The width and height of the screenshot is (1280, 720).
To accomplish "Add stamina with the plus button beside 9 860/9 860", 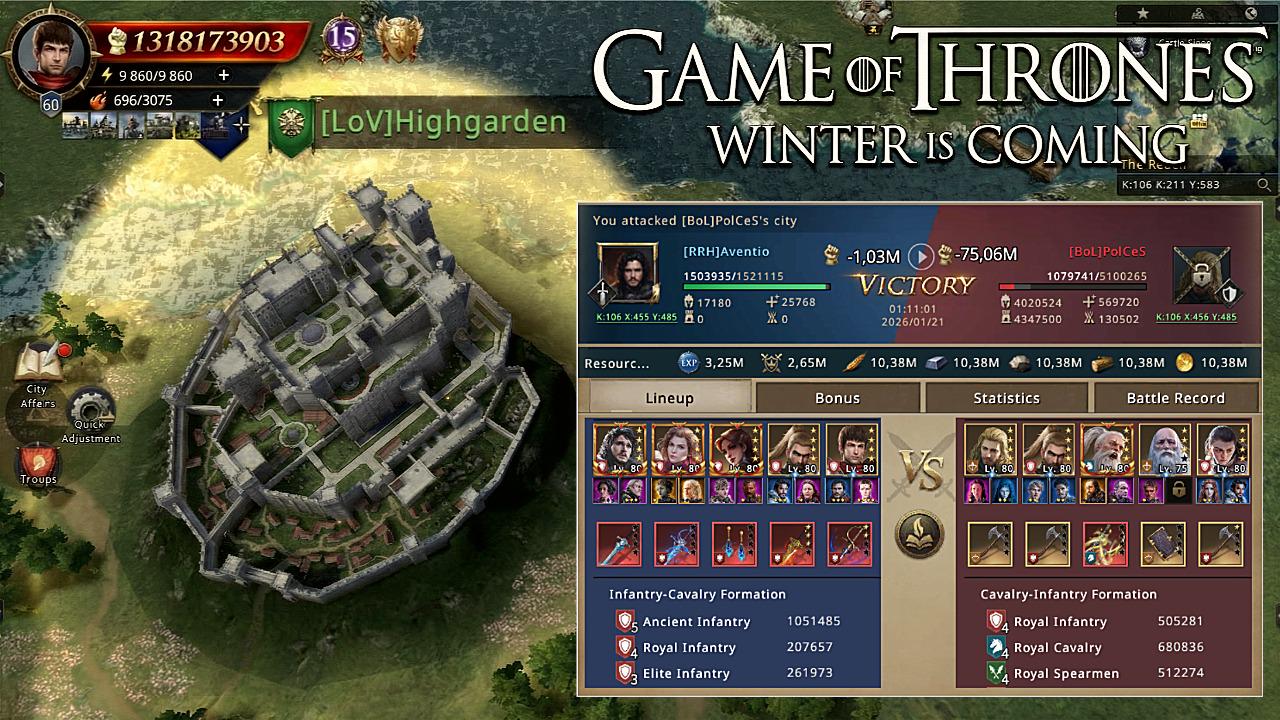I will point(223,75).
